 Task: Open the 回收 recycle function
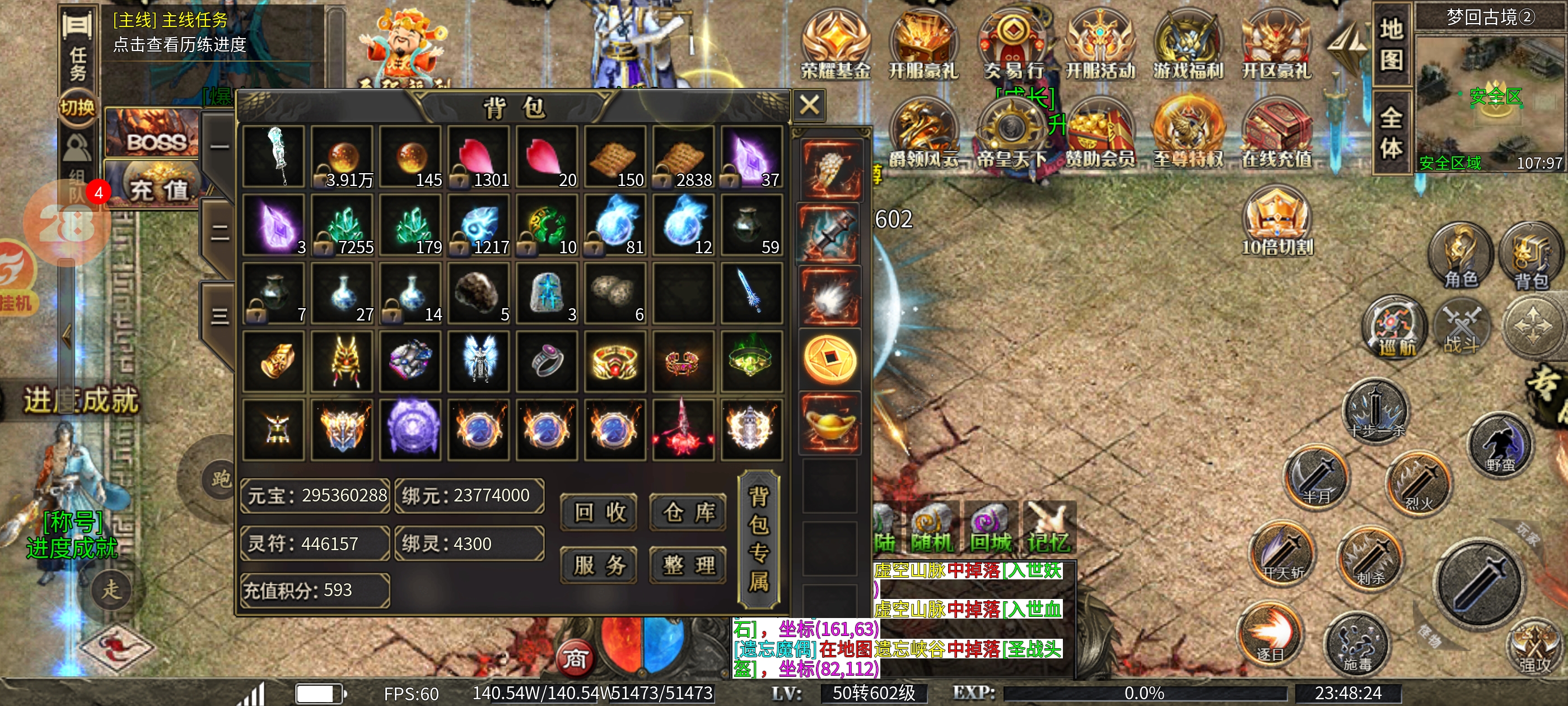pyautogui.click(x=599, y=512)
